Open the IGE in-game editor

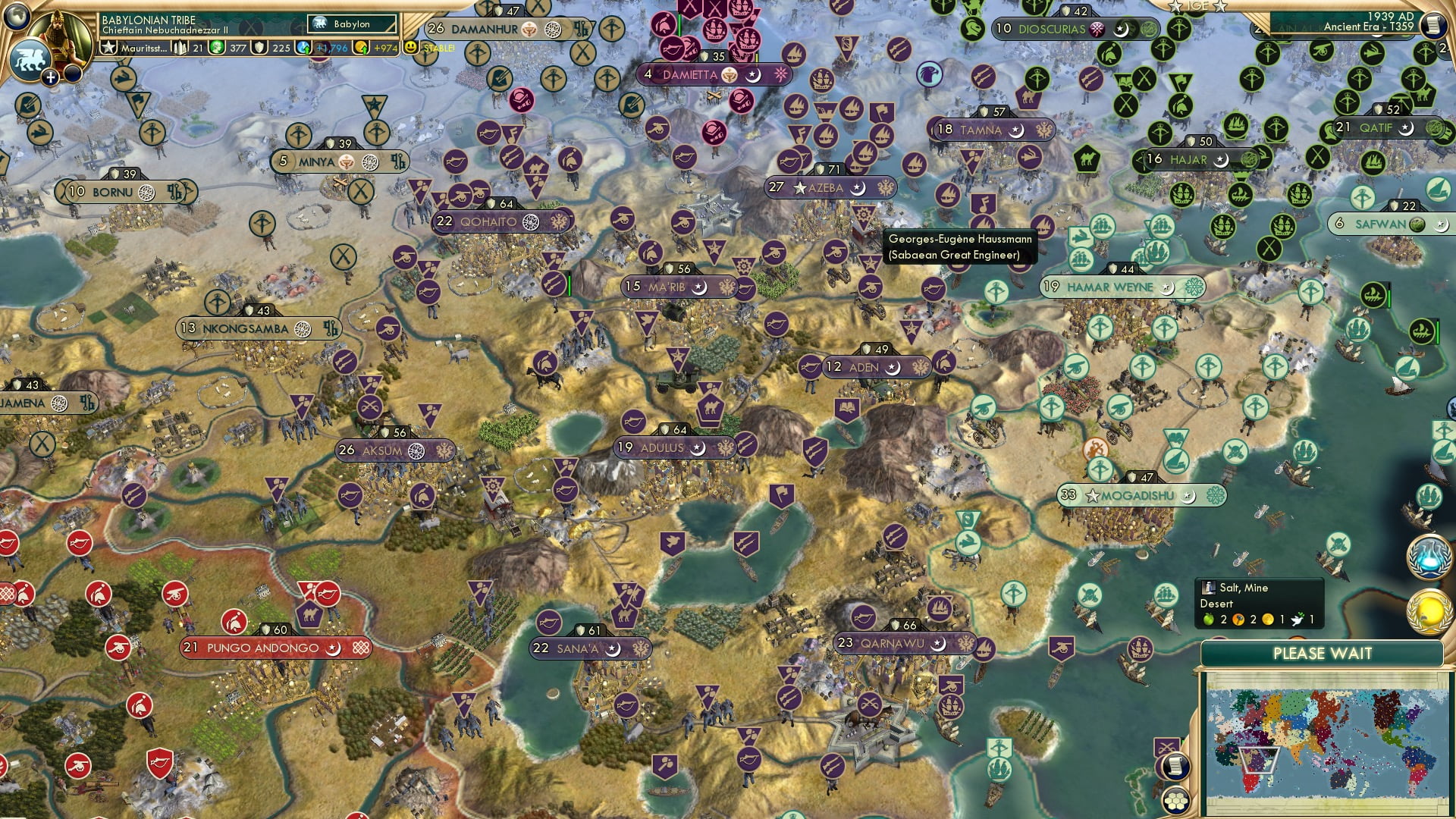tap(1197, 6)
